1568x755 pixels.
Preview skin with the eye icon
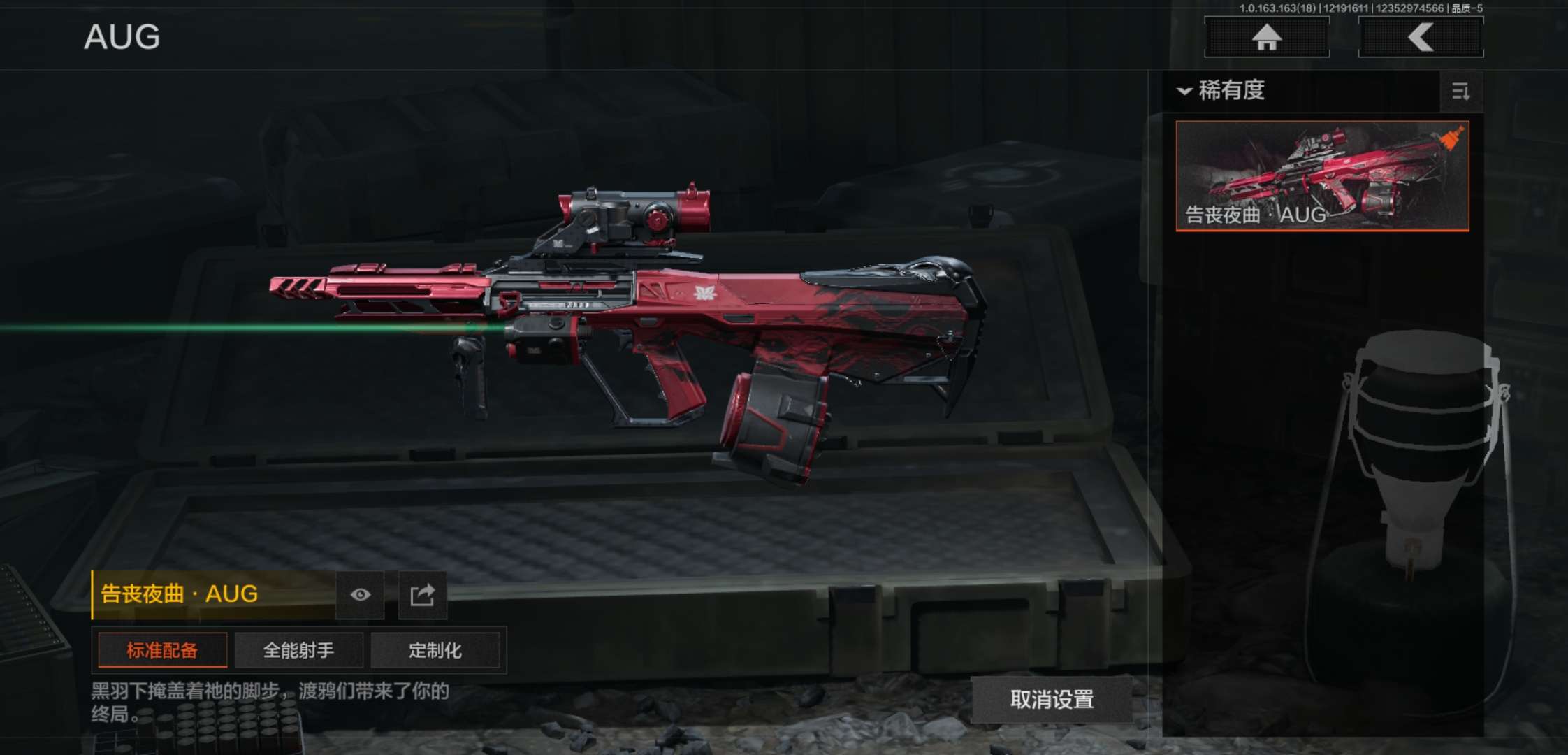(x=361, y=594)
